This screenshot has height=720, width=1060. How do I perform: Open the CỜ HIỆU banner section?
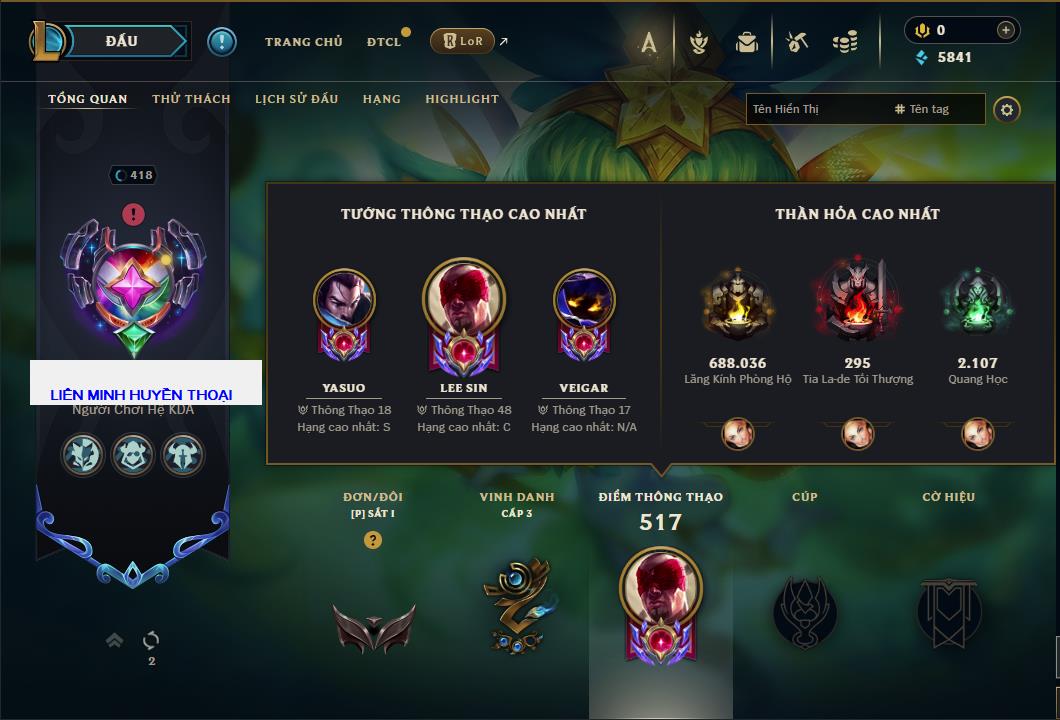(948, 610)
